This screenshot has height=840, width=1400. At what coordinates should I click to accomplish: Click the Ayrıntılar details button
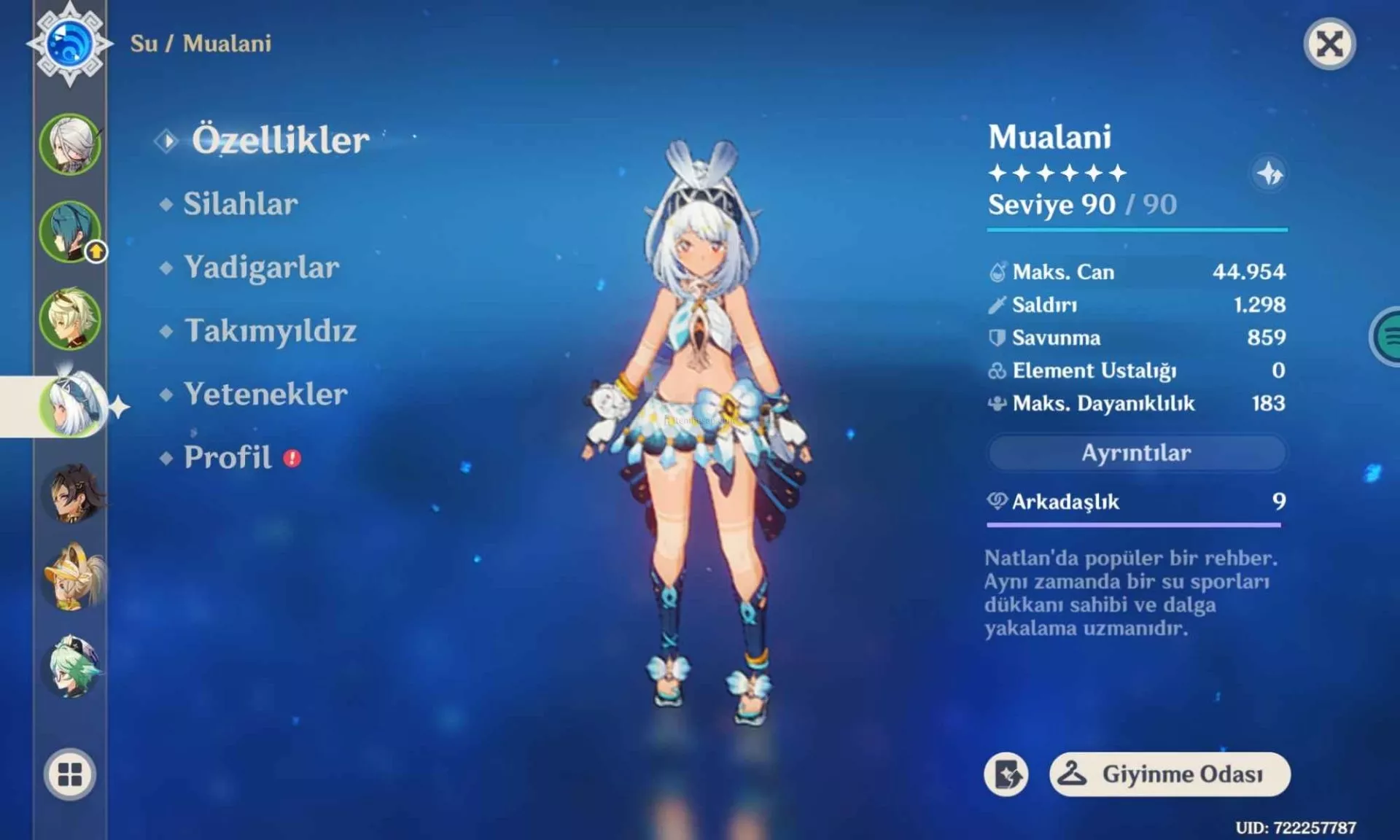(1136, 453)
